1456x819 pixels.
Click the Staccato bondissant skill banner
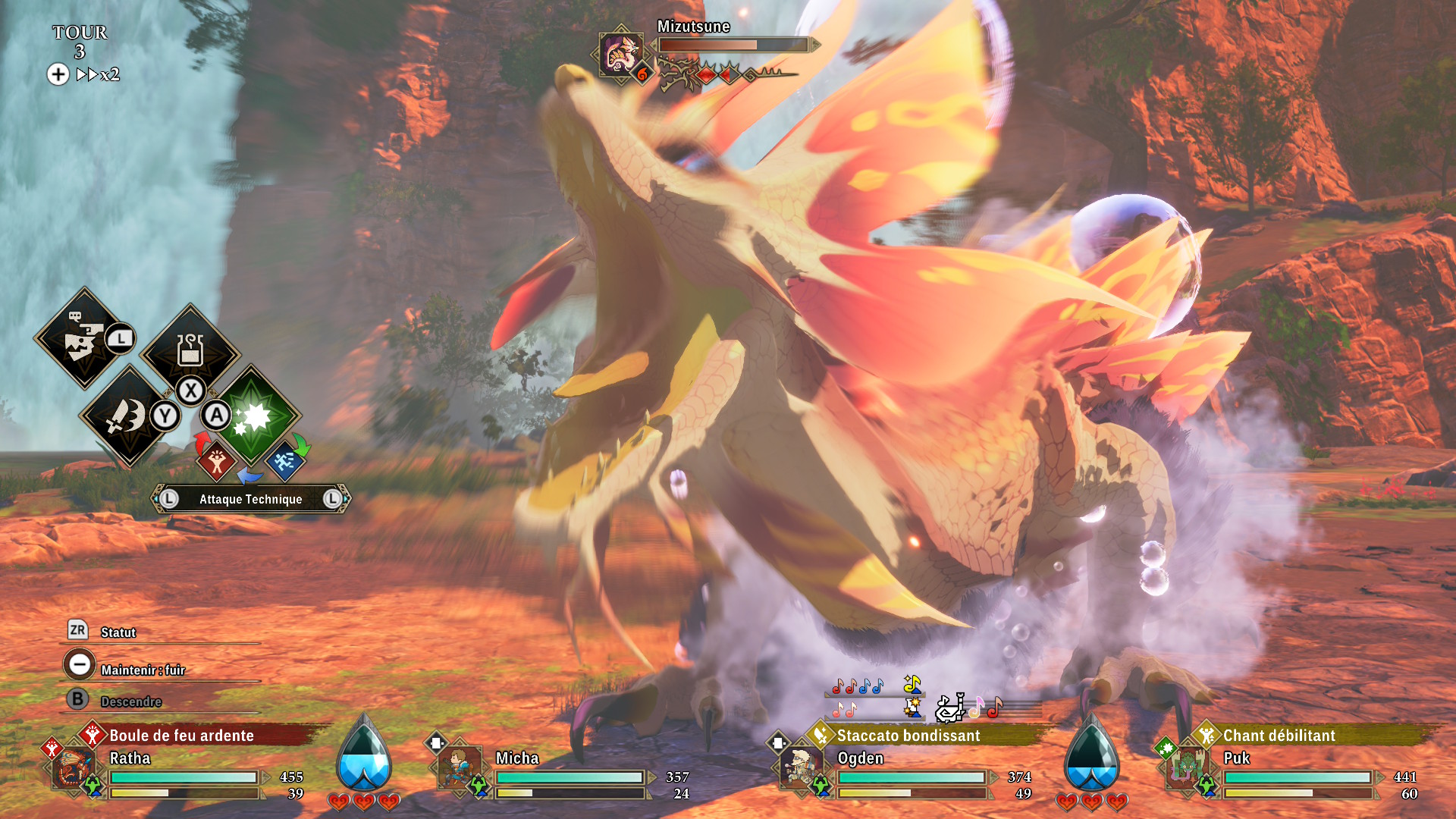908,736
